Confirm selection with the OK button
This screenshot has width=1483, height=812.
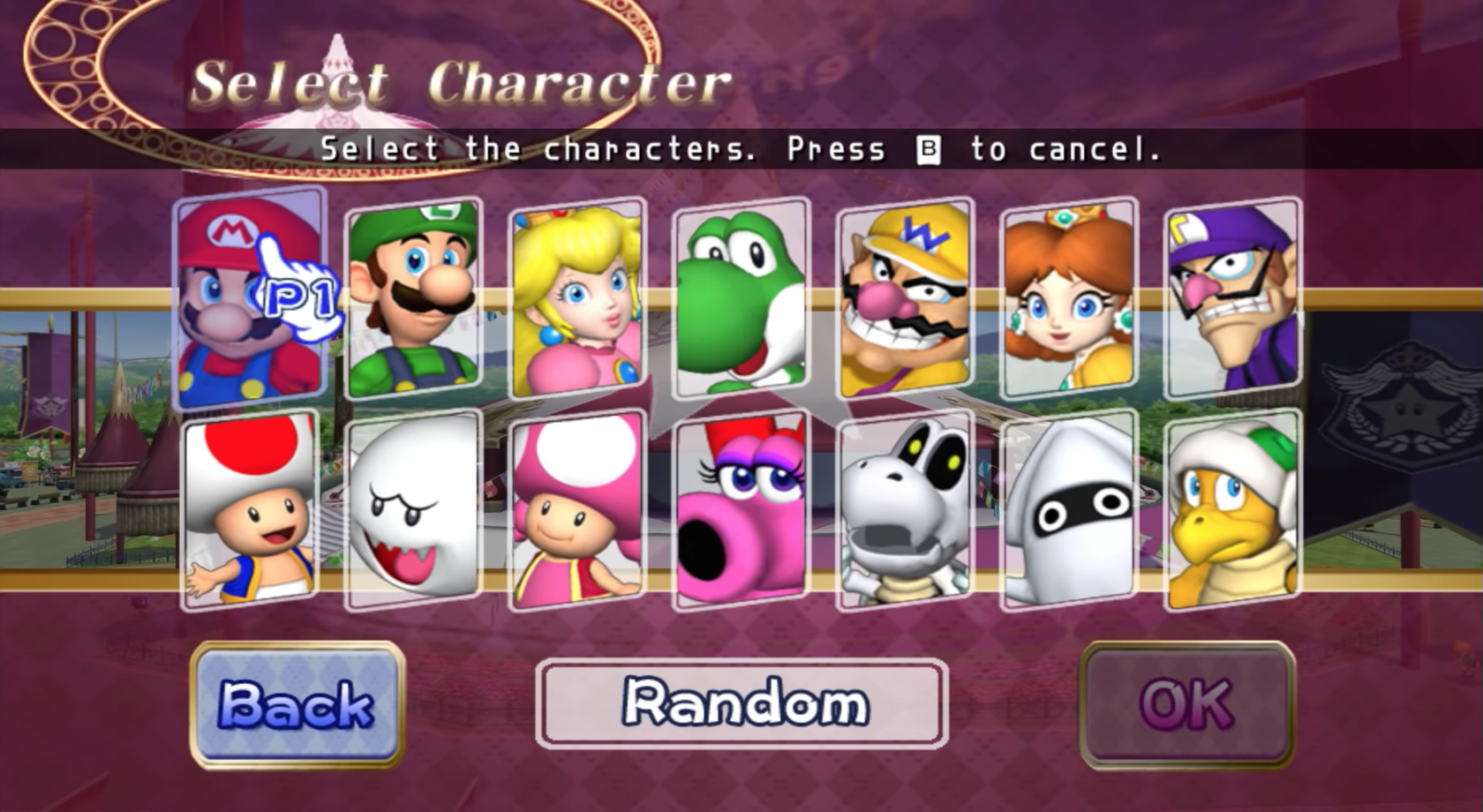(1190, 704)
